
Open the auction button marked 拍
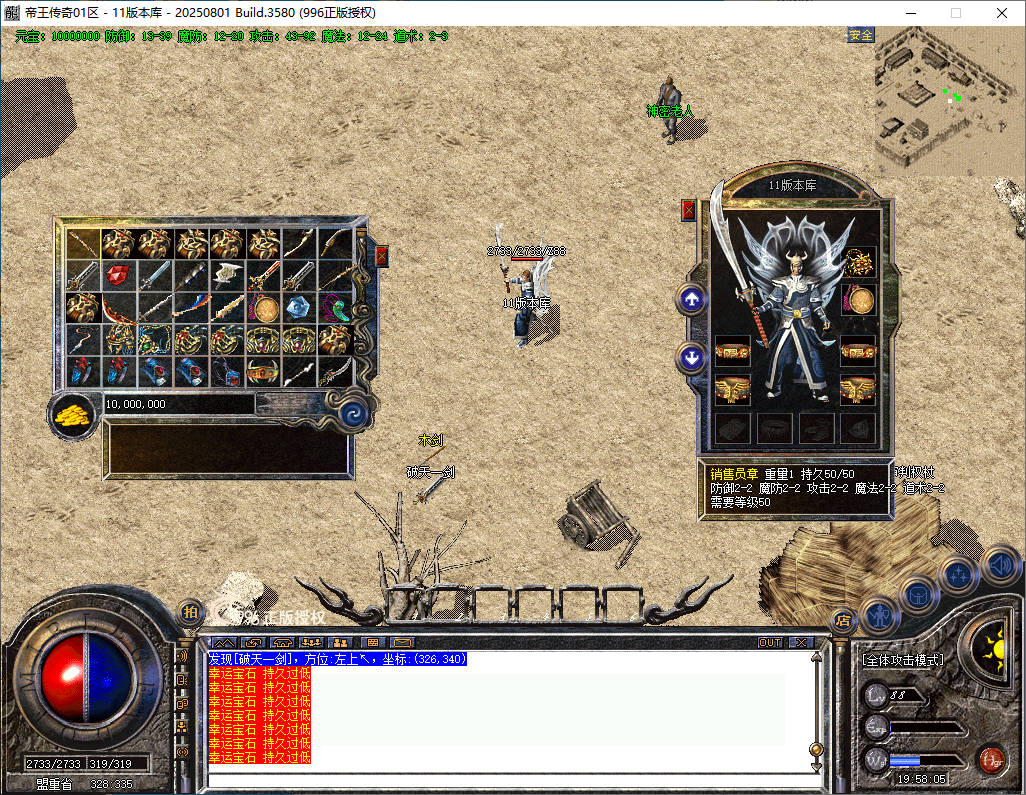191,612
